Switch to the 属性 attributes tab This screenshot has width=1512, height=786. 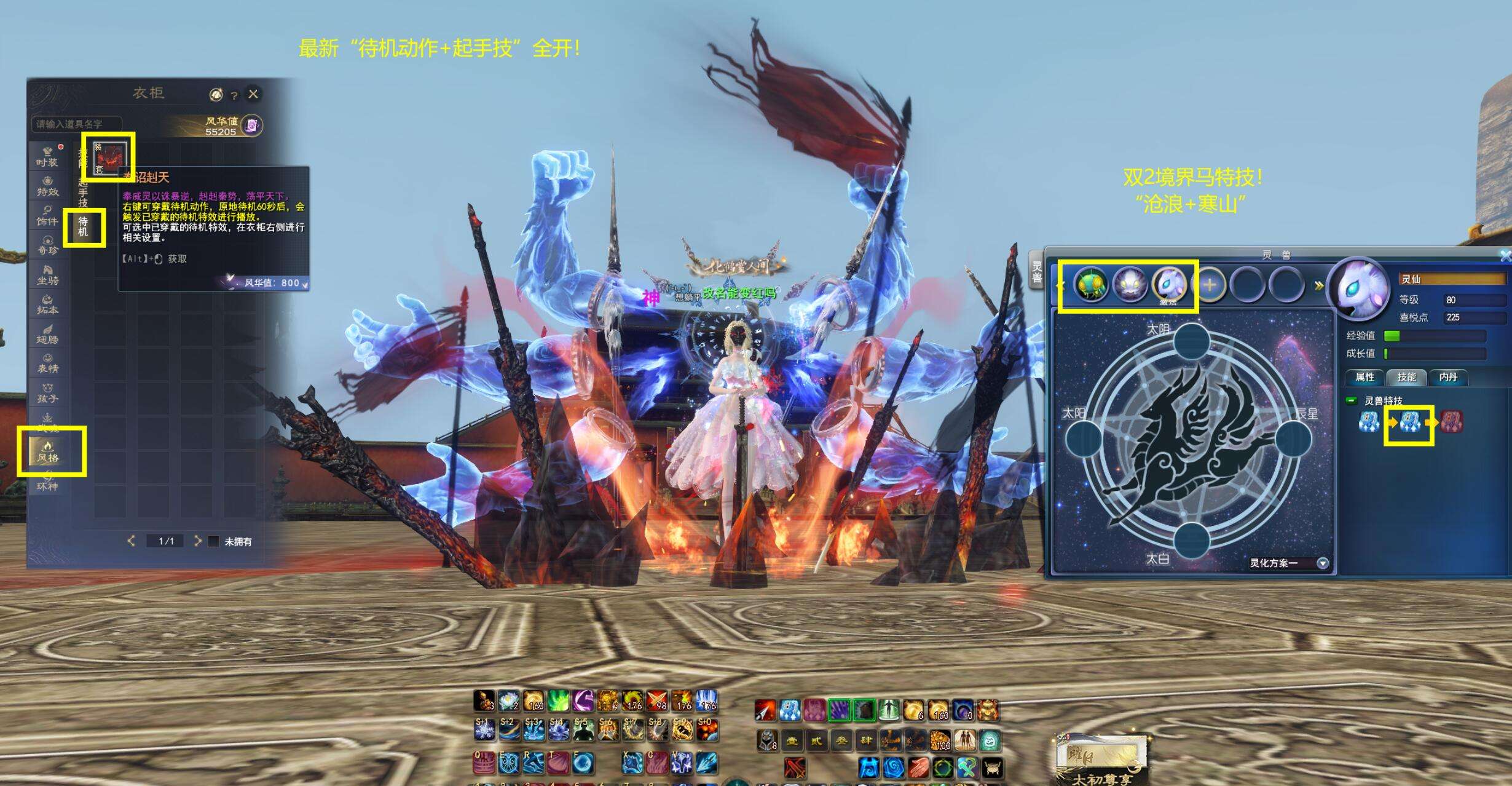pyautogui.click(x=1364, y=377)
